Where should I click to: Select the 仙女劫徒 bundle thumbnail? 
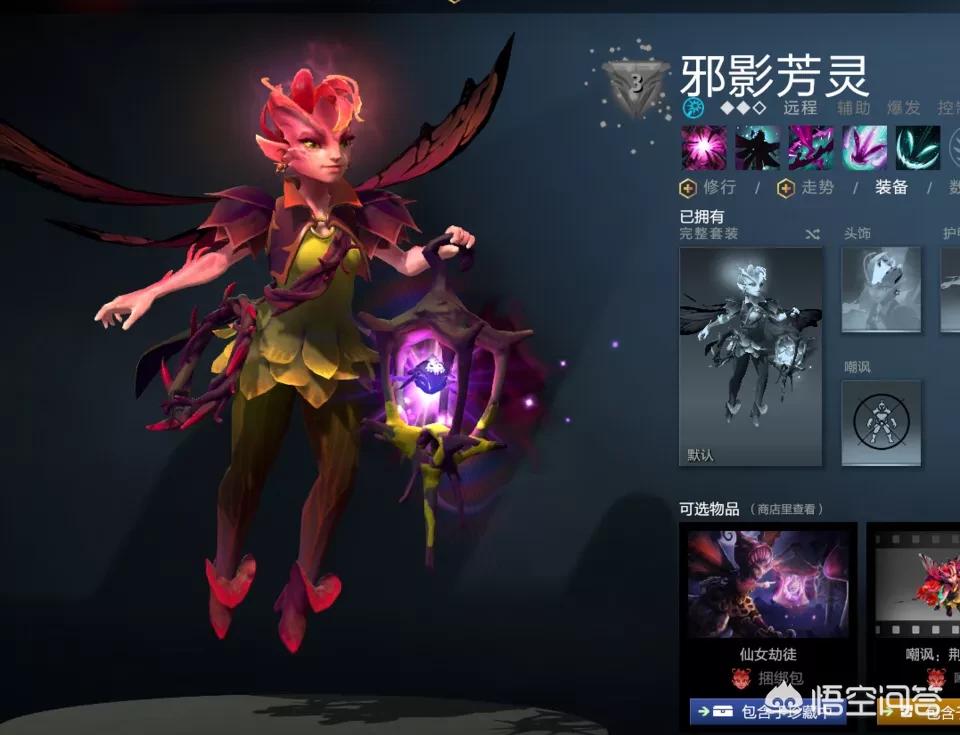768,585
